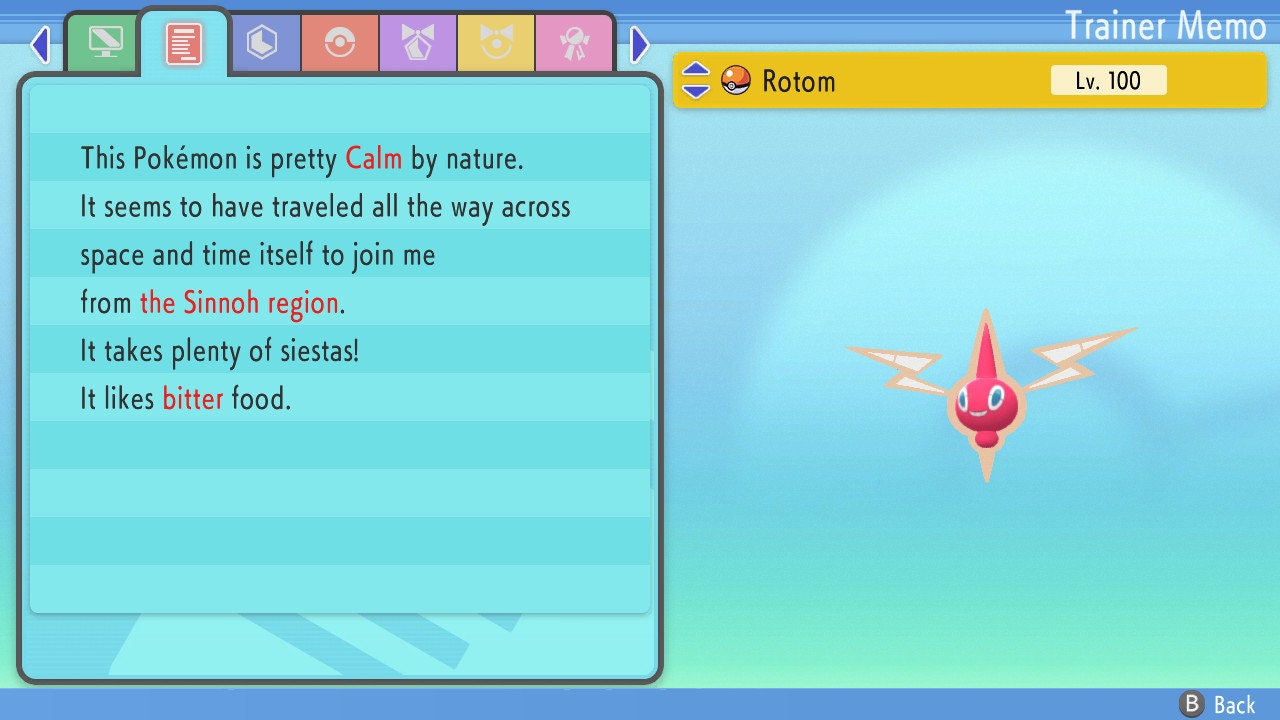Screen dimensions: 1280x720
Task: Click the left arrow beside the tabs
Action: point(40,44)
